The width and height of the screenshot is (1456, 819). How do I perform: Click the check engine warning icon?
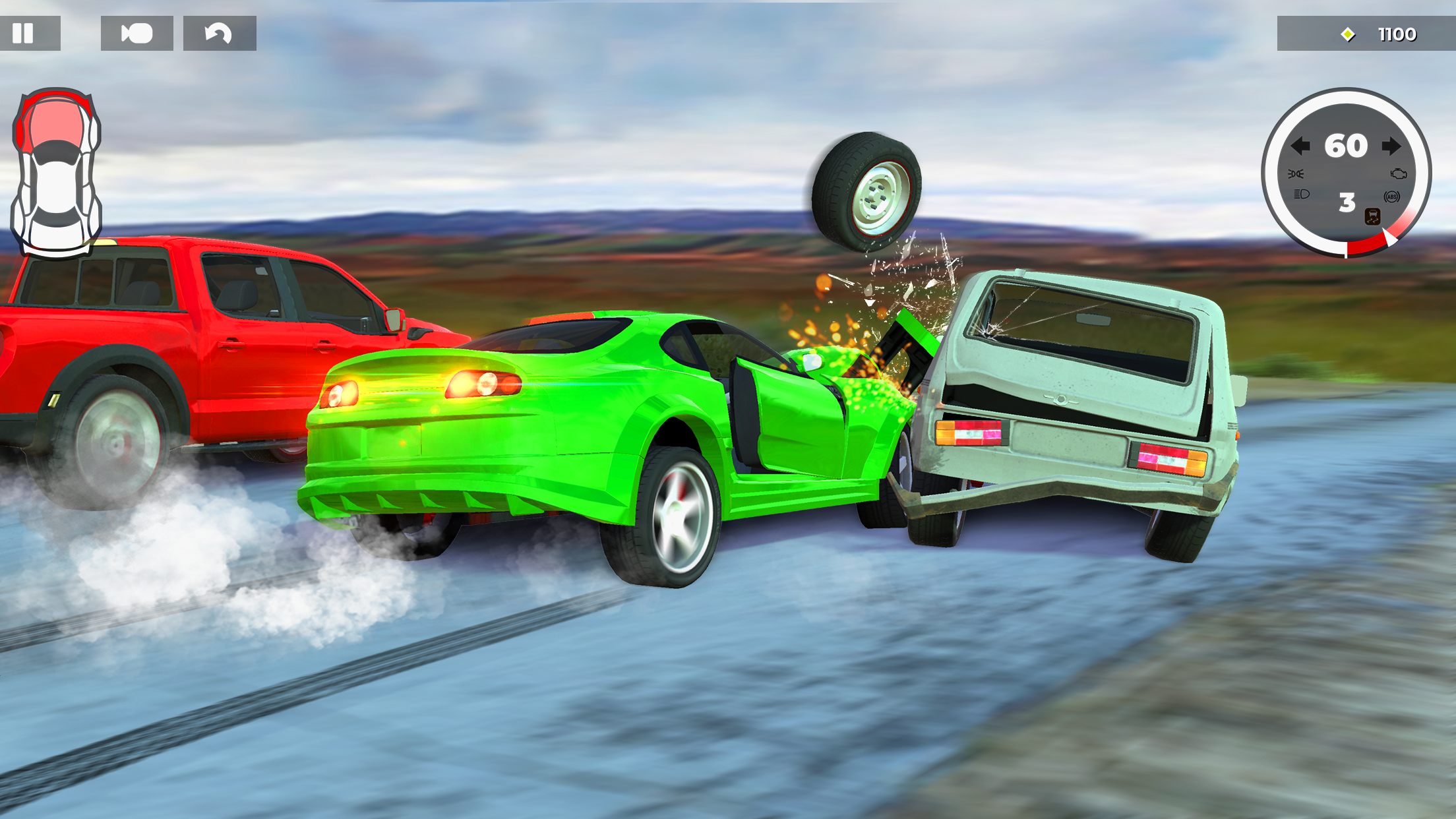coord(1399,174)
